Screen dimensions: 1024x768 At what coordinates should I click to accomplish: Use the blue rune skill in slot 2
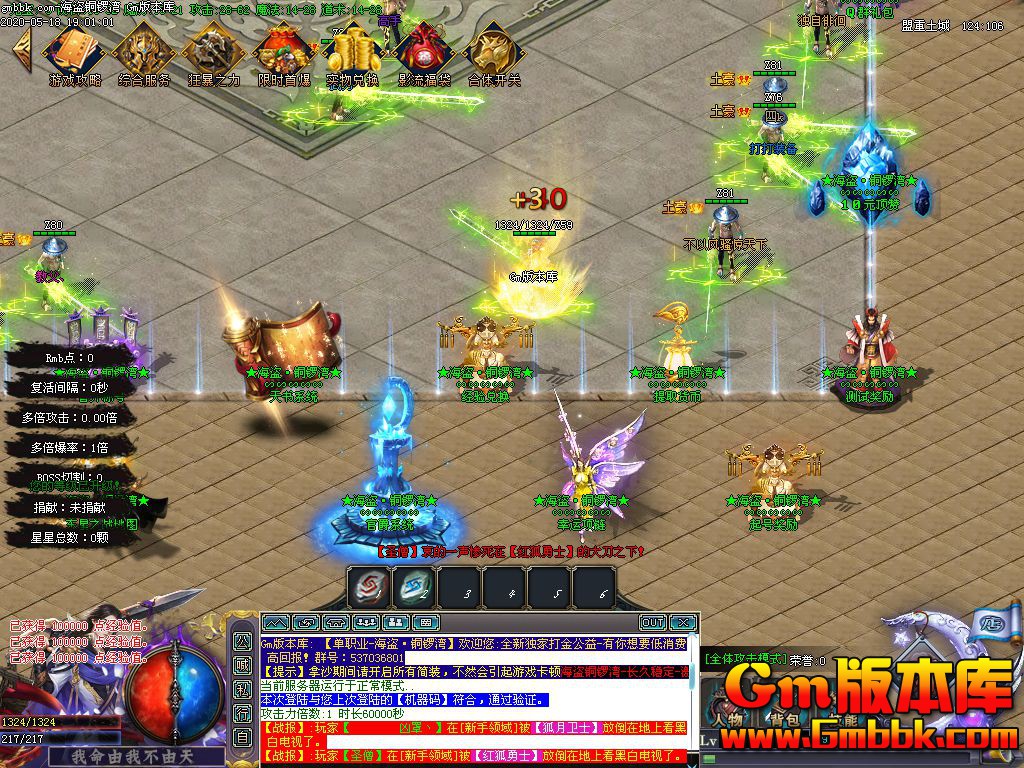[415, 588]
